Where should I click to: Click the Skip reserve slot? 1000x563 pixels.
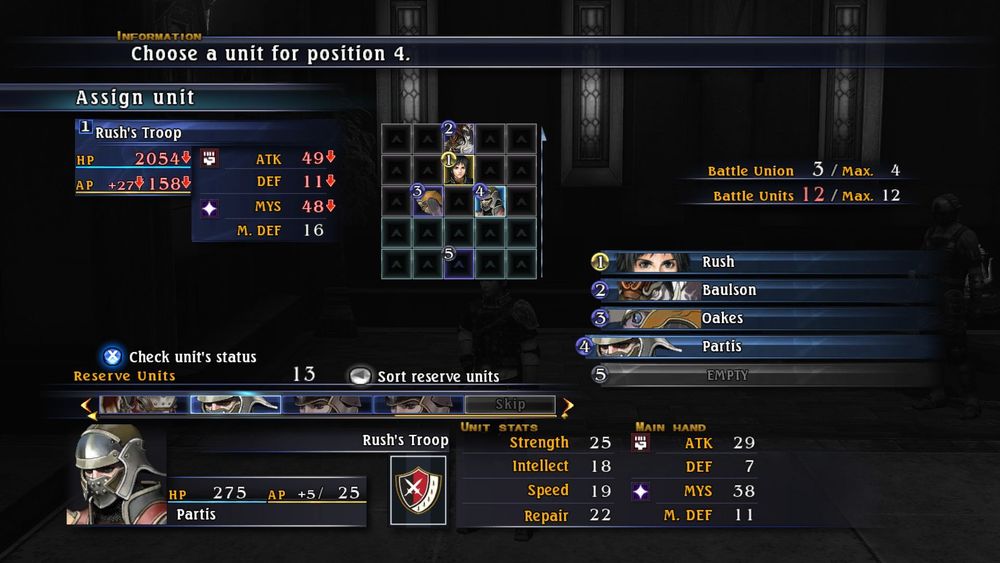[509, 405]
